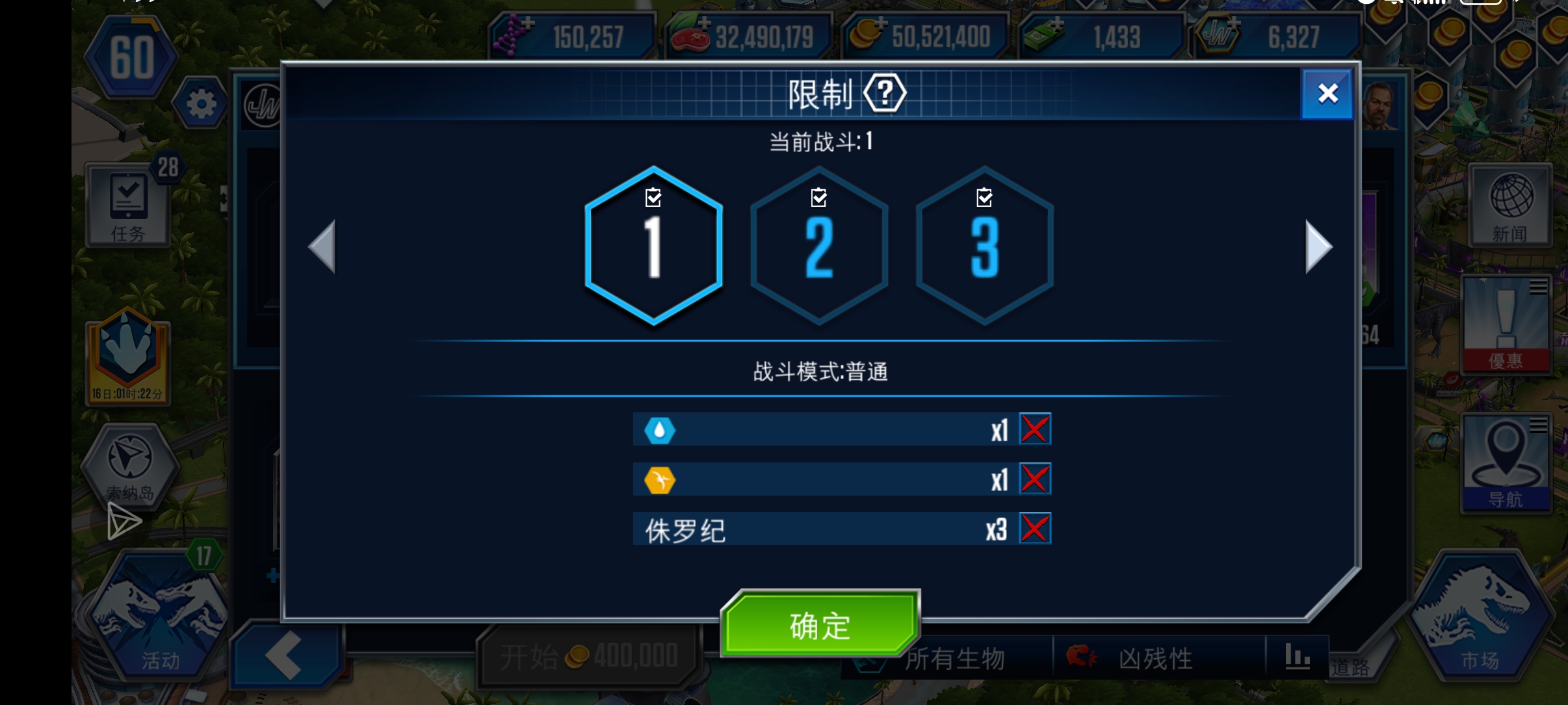
Task: Open the 新闻 news panel
Action: click(x=1508, y=205)
